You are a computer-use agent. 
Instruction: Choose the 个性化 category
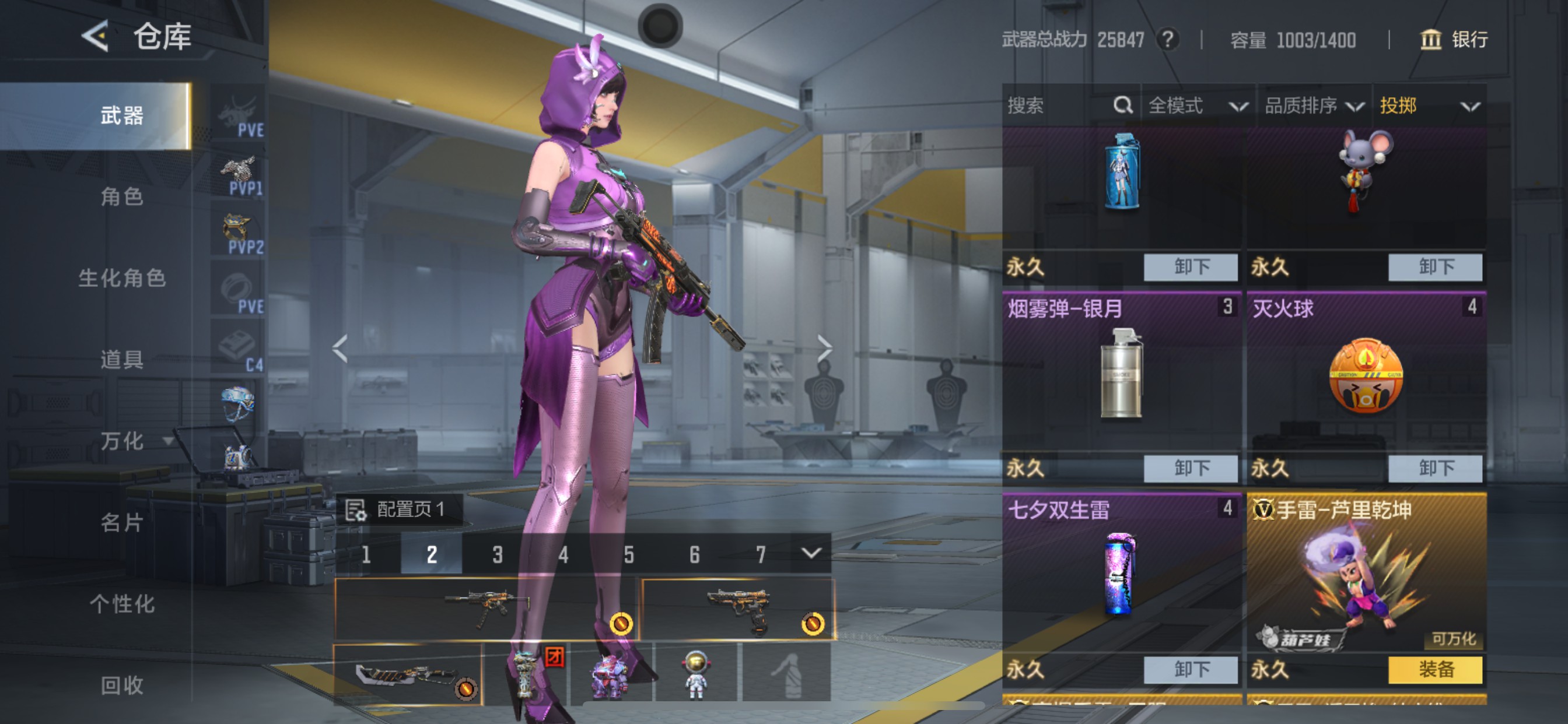click(x=122, y=603)
